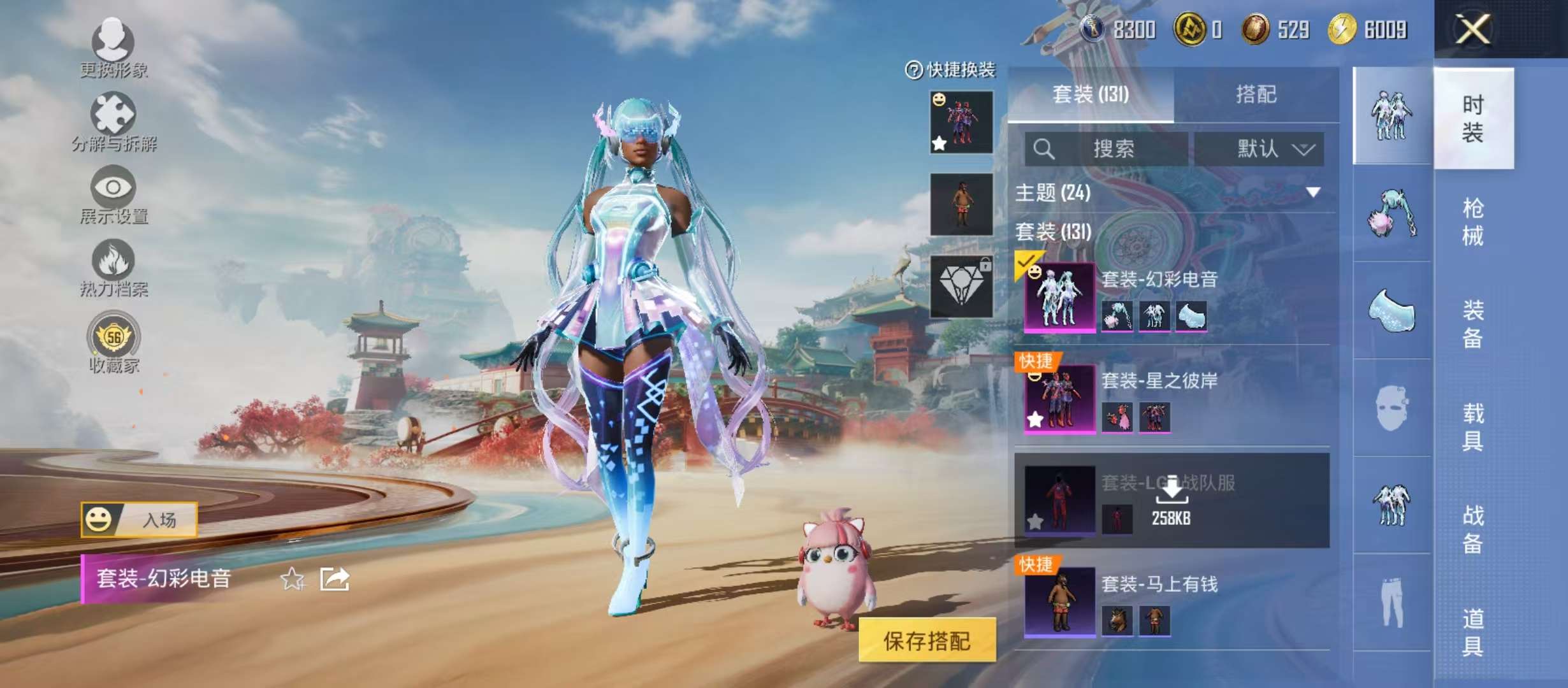The height and width of the screenshot is (688, 1568).
Task: Open the 载具 vehicles category
Action: 1472,427
